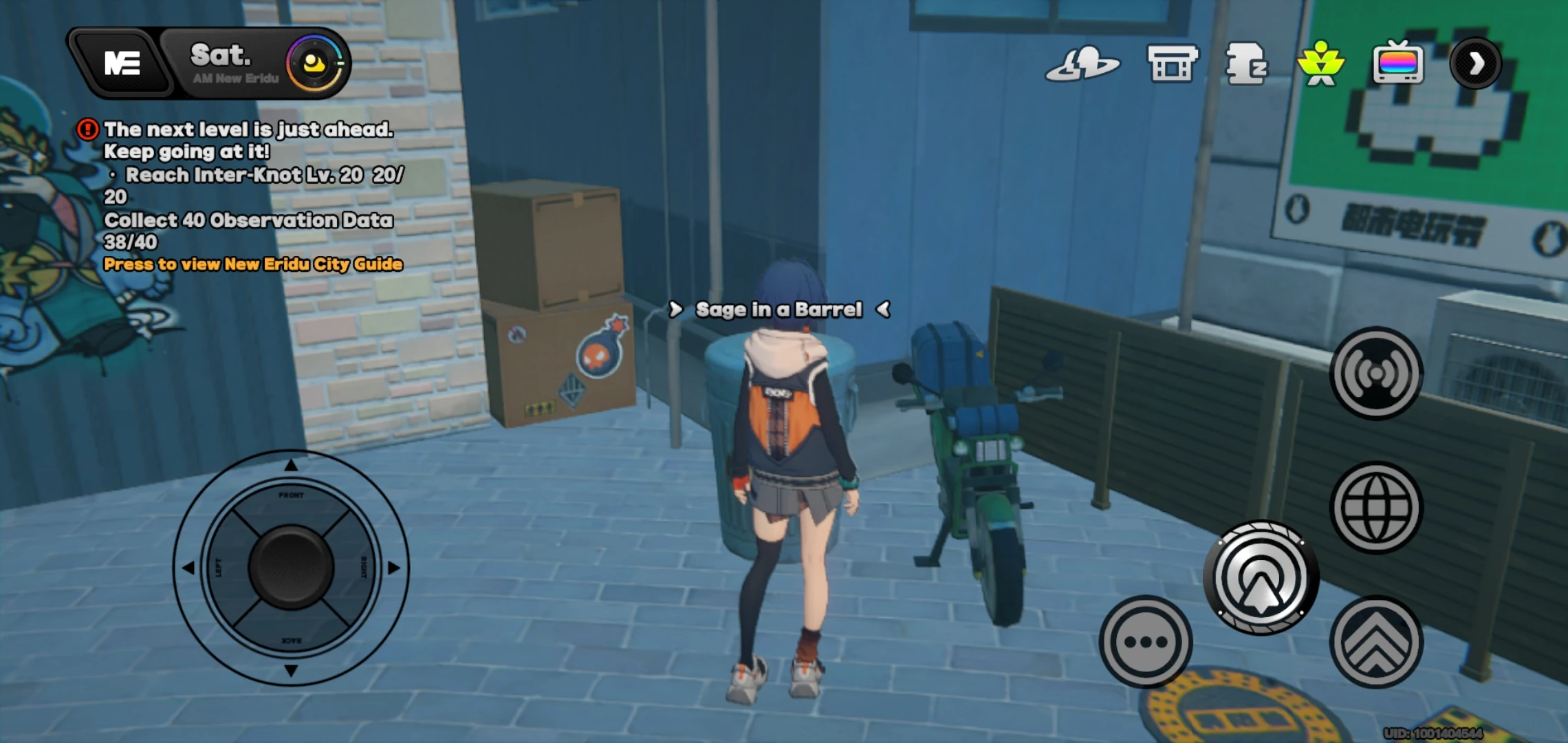Collapse the top-right icon bar with chevron
The image size is (1568, 743).
point(1478,62)
